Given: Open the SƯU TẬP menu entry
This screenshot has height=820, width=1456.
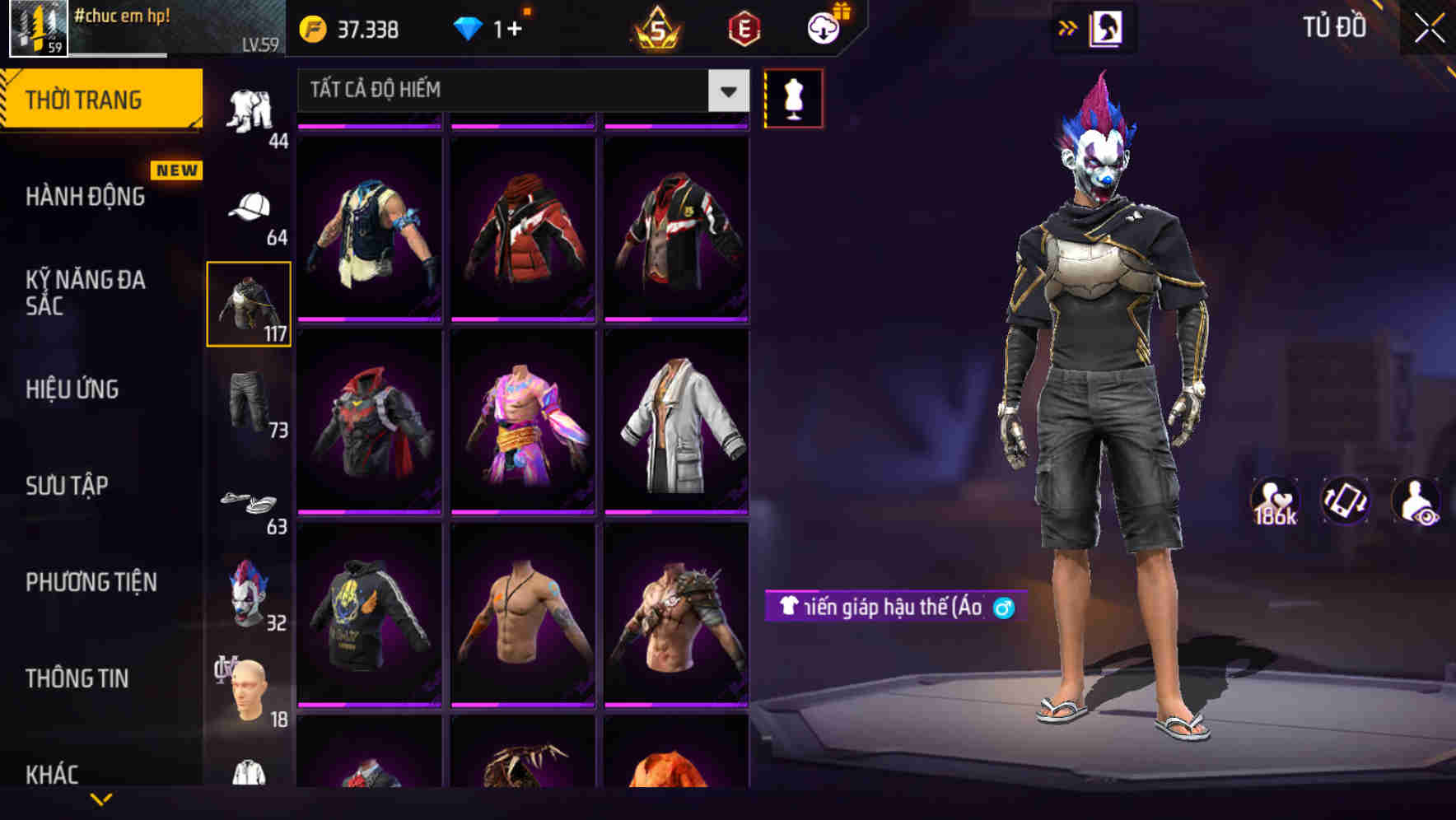Looking at the screenshot, I should (68, 486).
